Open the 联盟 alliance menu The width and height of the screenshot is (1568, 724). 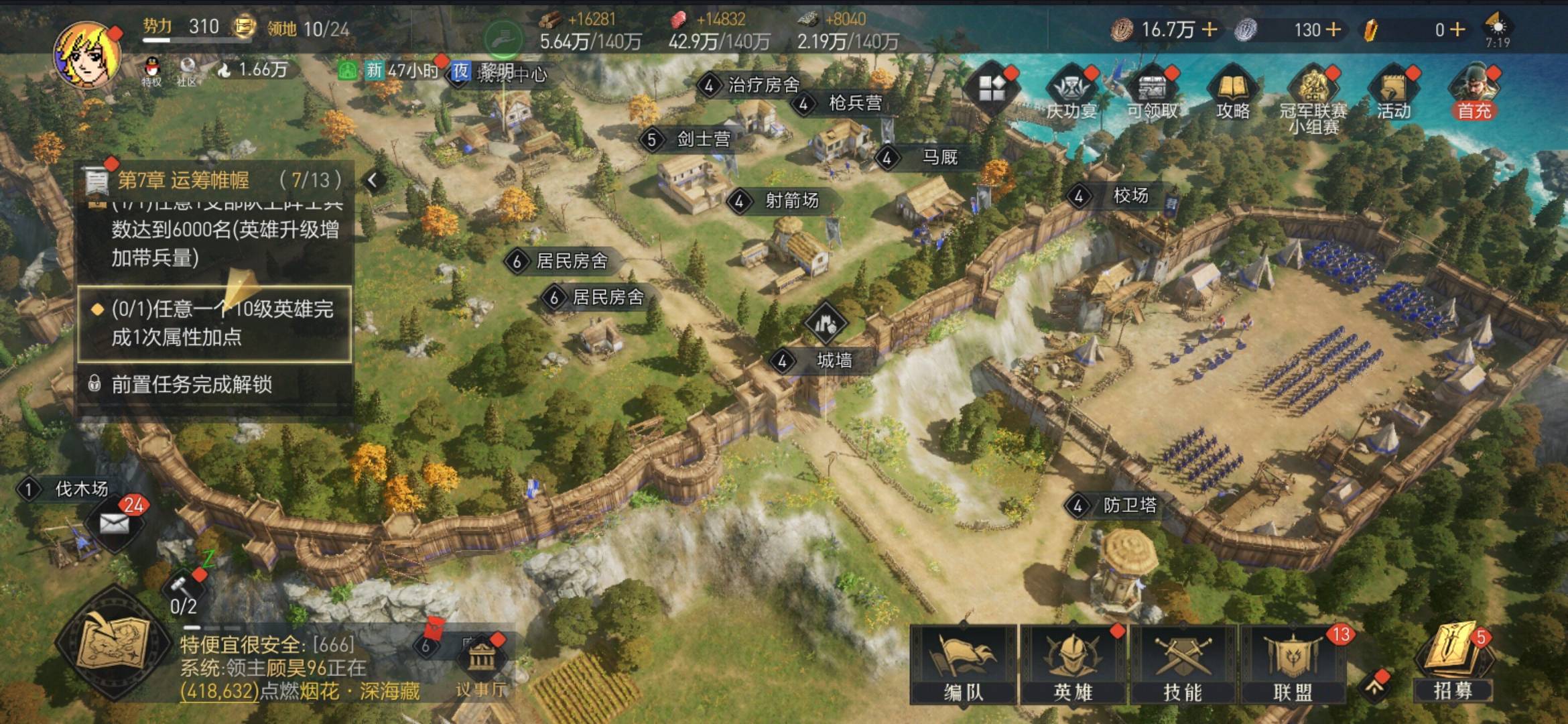tap(1293, 664)
